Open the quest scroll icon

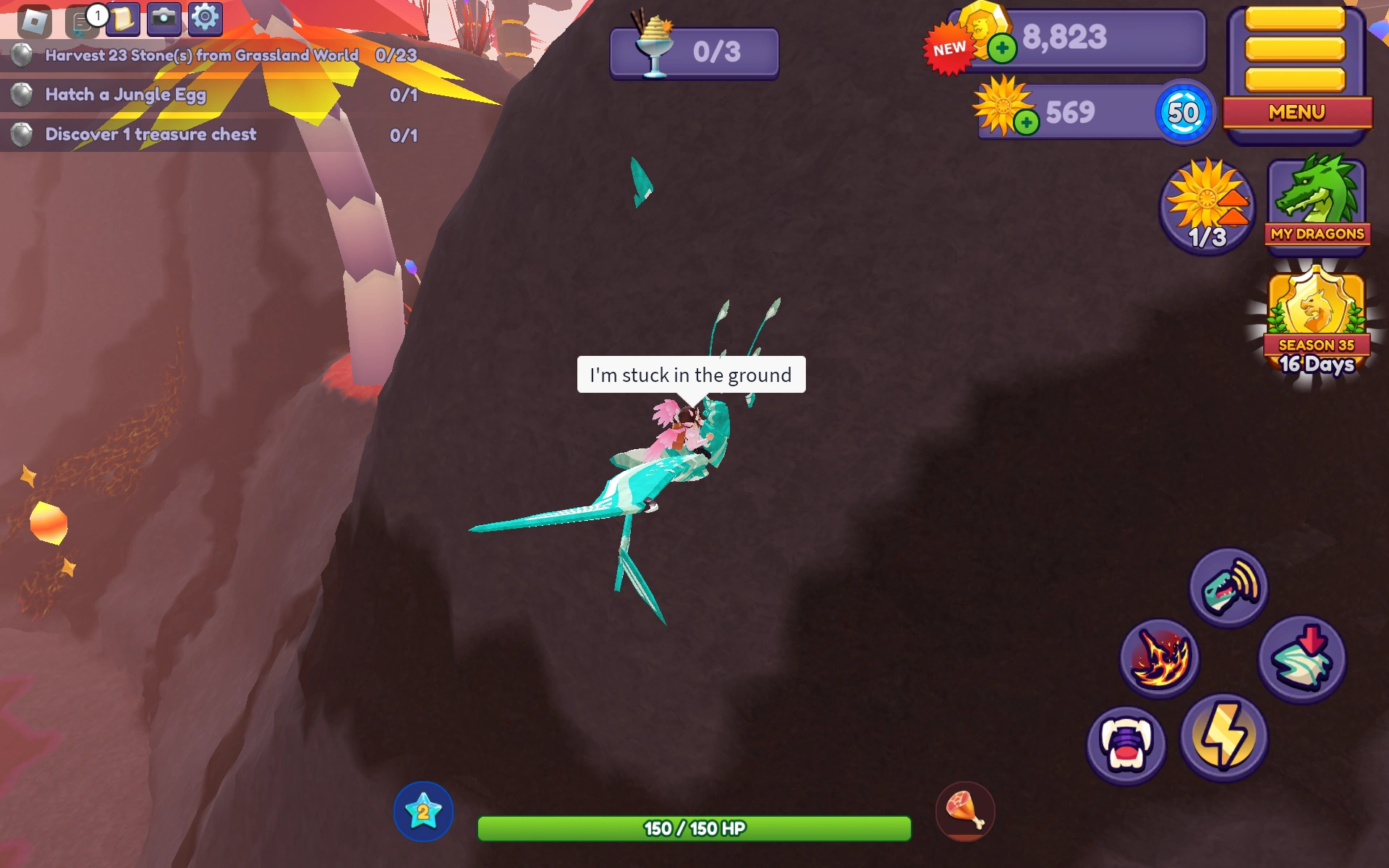point(122,20)
